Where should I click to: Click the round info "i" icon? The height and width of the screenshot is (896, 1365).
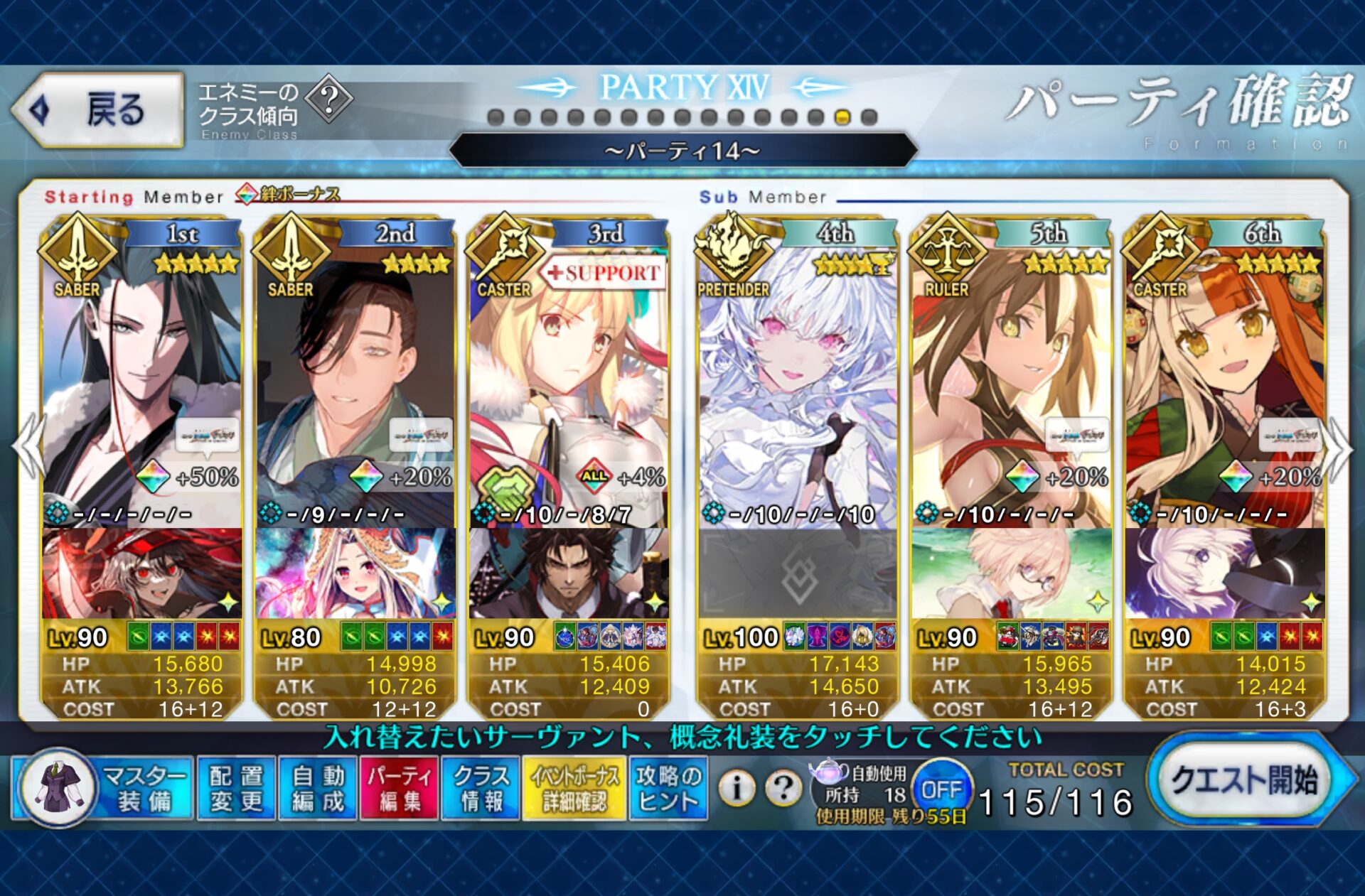(737, 787)
